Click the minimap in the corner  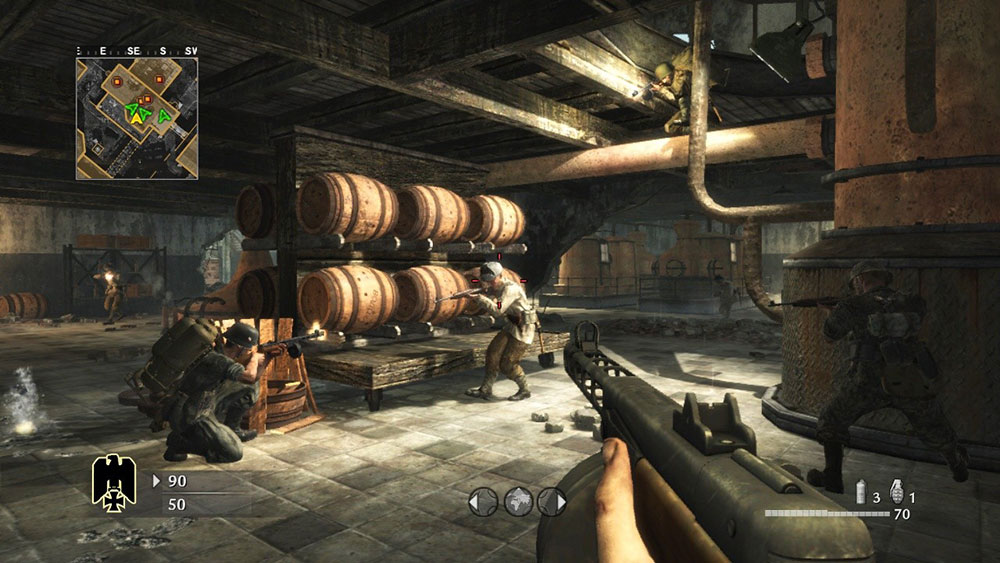137,118
